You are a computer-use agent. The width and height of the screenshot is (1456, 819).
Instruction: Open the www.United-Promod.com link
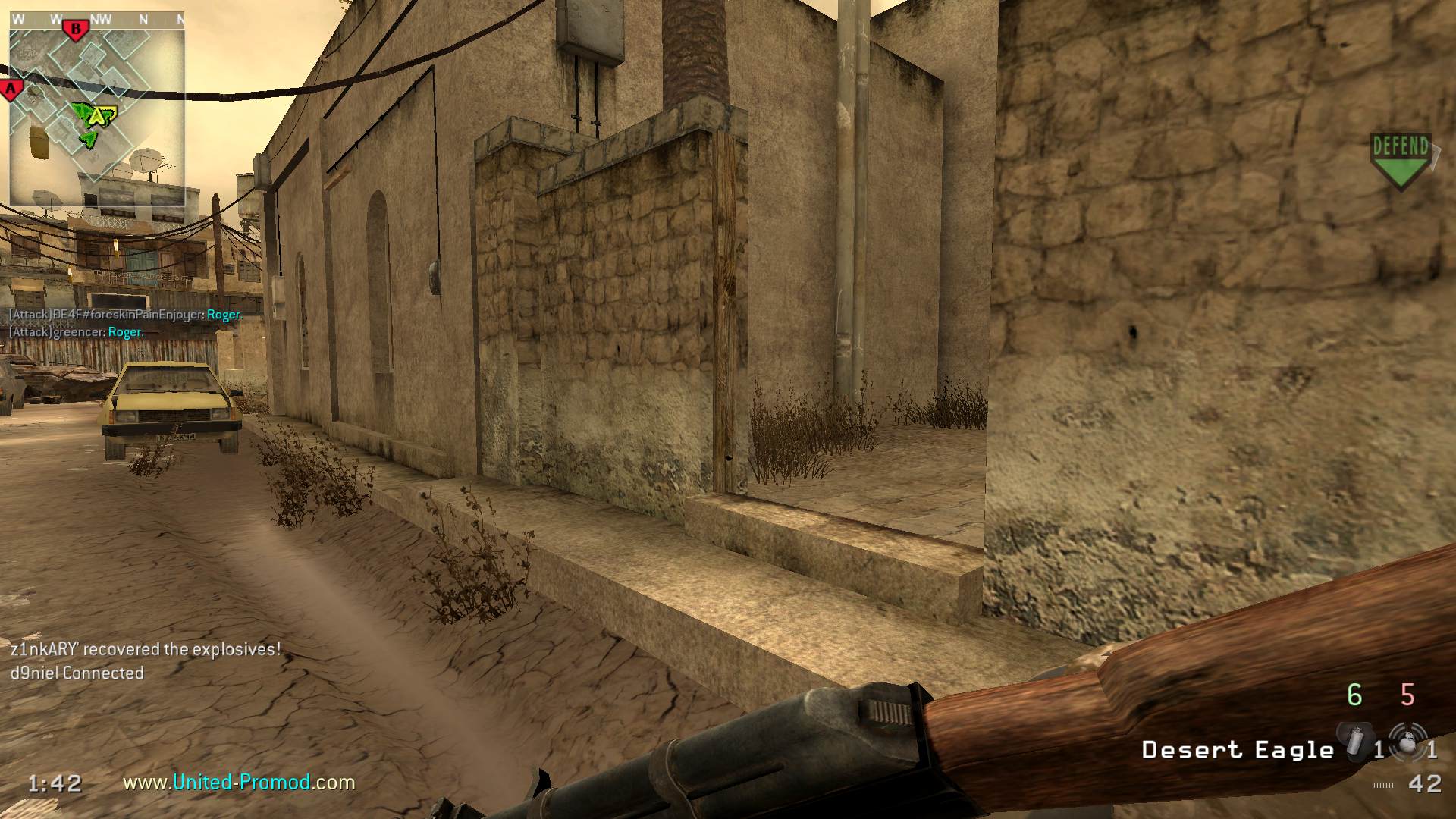239,782
